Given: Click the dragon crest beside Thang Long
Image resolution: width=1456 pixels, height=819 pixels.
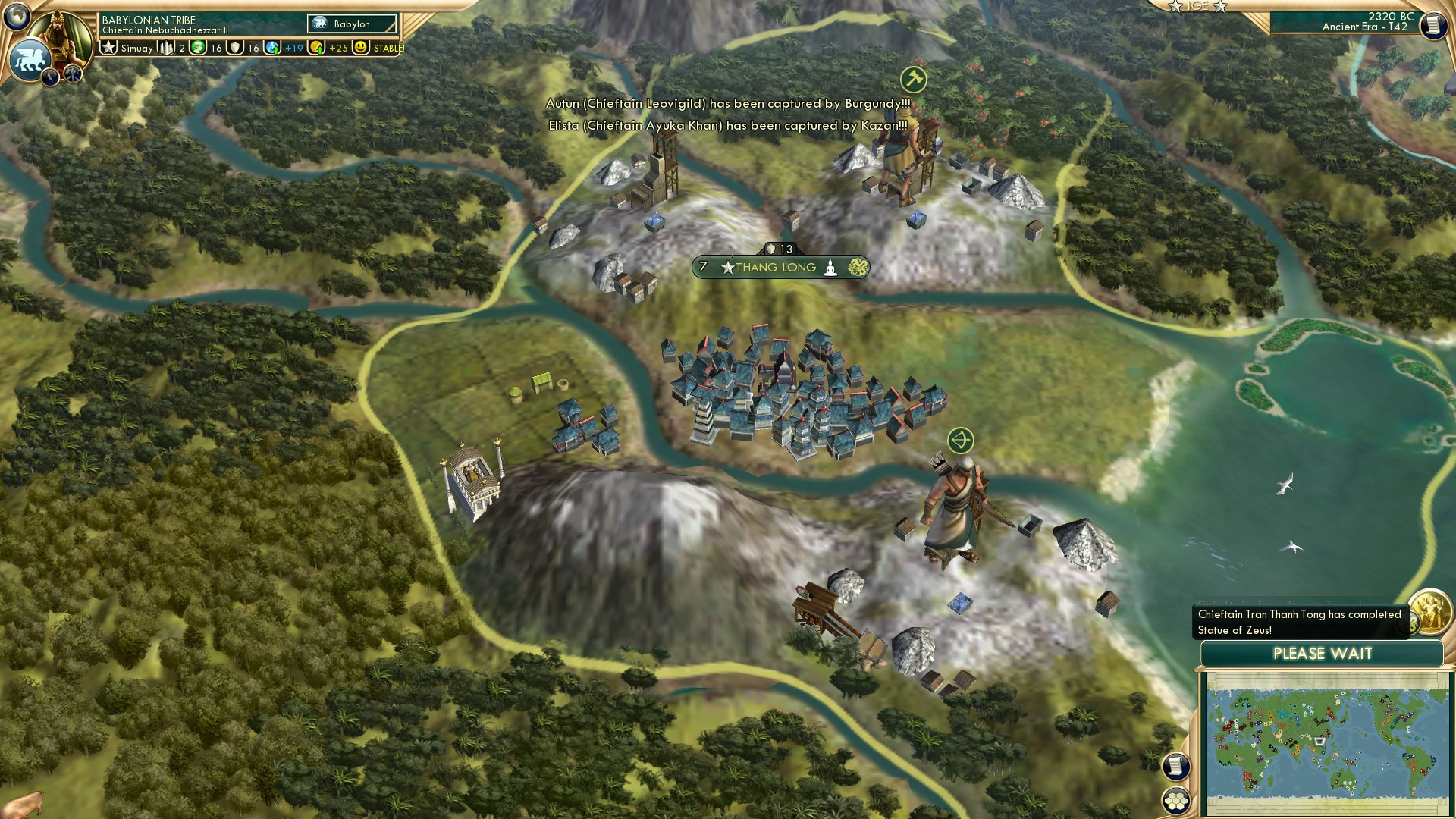Looking at the screenshot, I should (x=858, y=267).
